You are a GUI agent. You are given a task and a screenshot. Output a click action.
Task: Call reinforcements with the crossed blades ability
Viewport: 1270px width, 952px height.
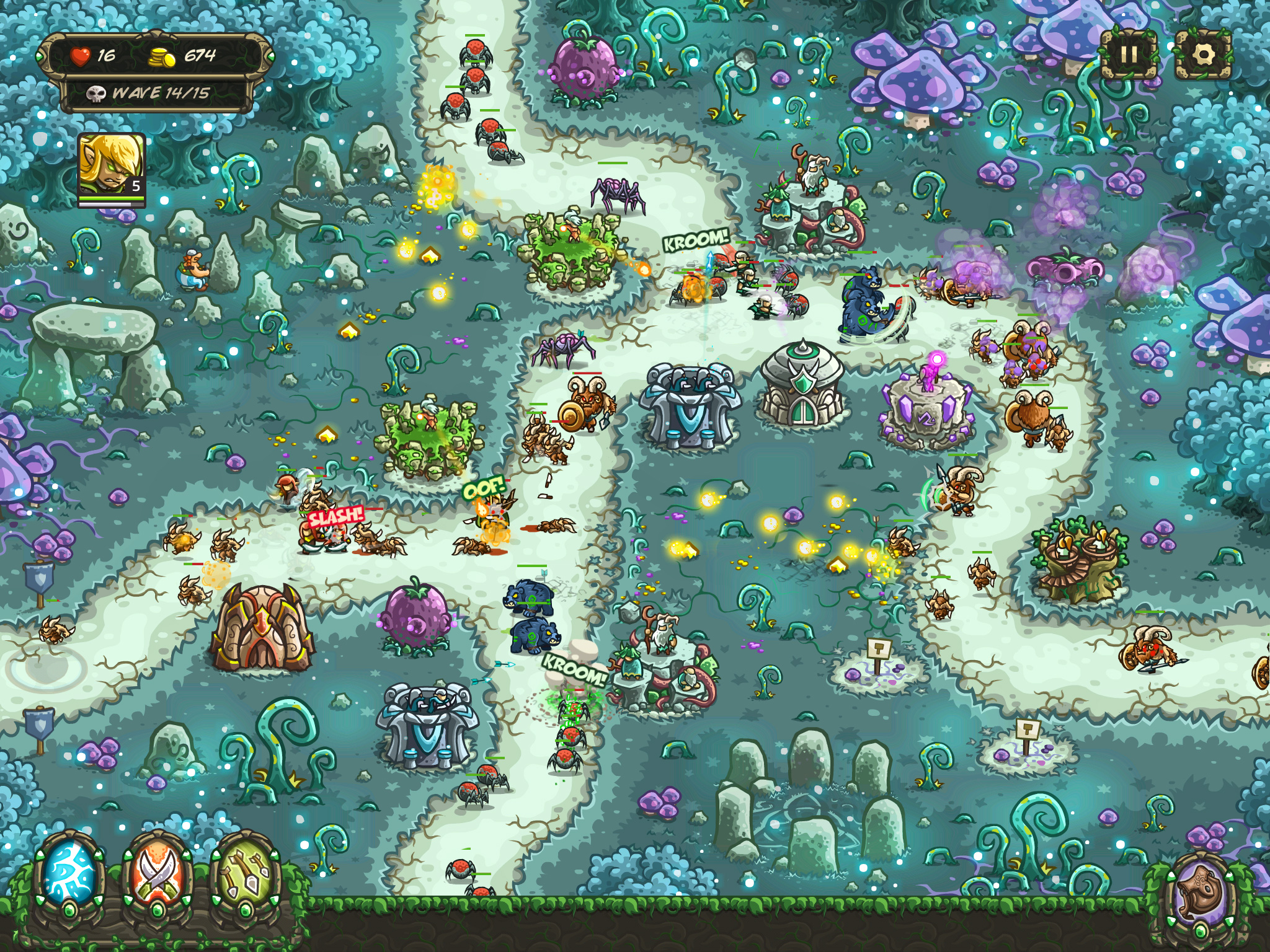tap(159, 875)
